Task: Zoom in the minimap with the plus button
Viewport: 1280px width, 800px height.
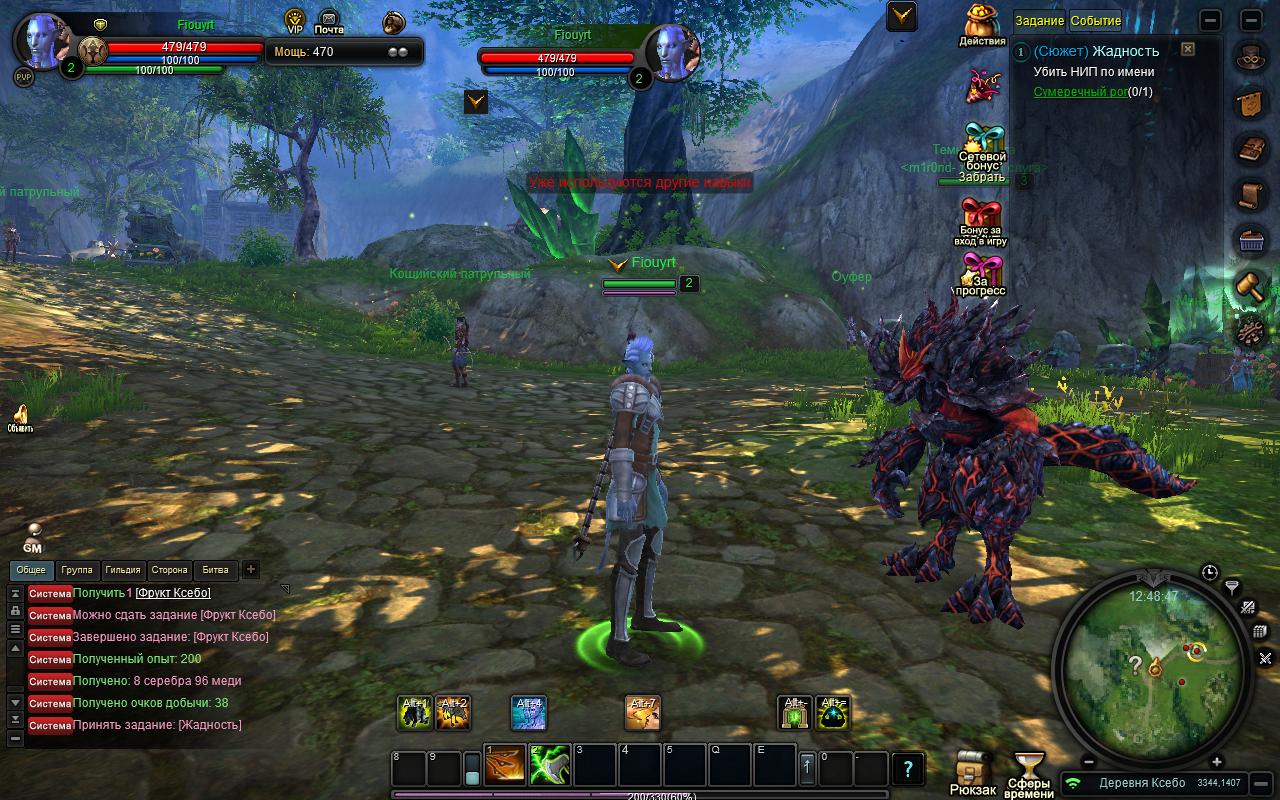Action: [x=1217, y=762]
